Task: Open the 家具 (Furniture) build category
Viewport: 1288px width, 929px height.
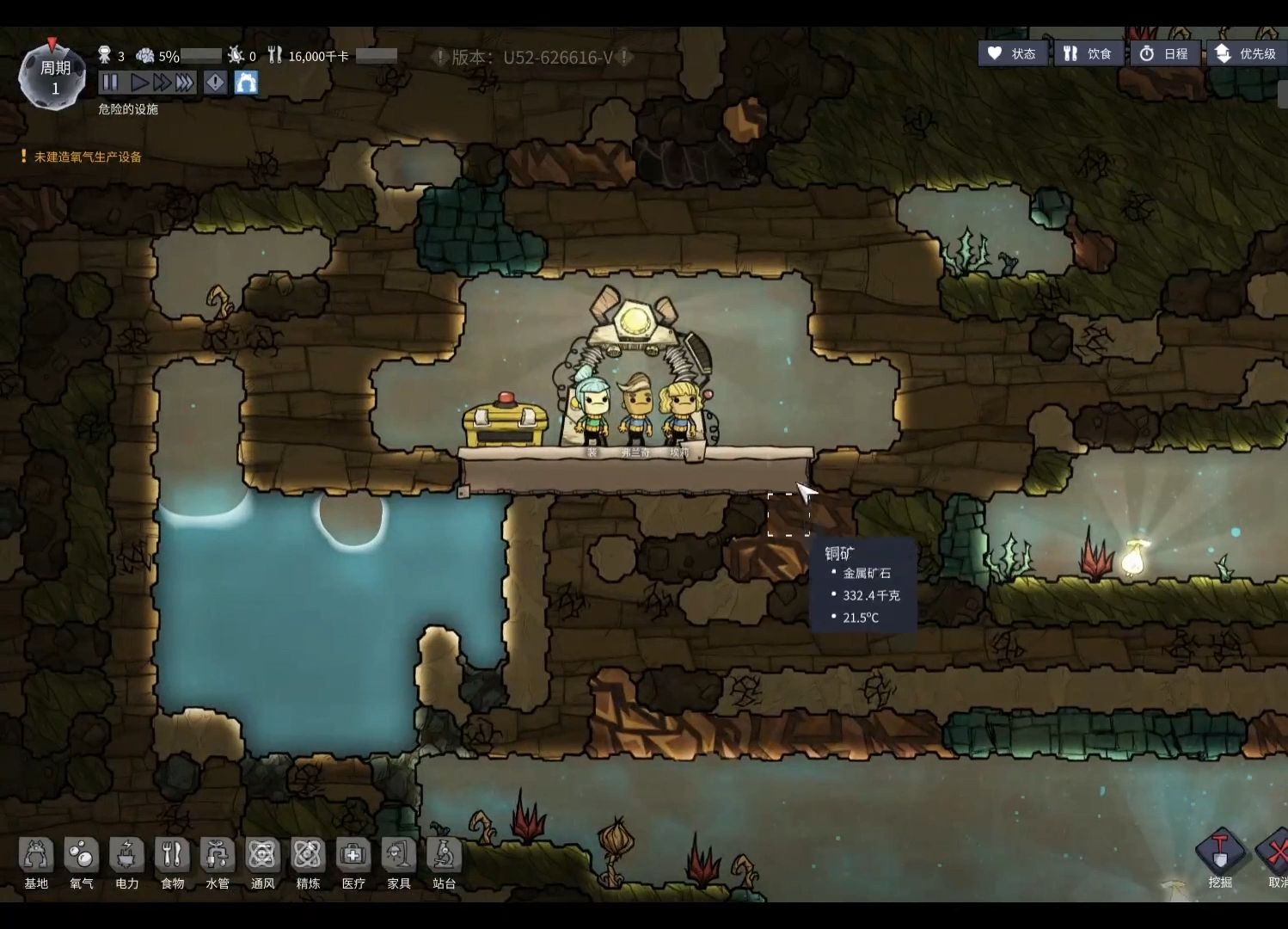Action: coord(399,863)
